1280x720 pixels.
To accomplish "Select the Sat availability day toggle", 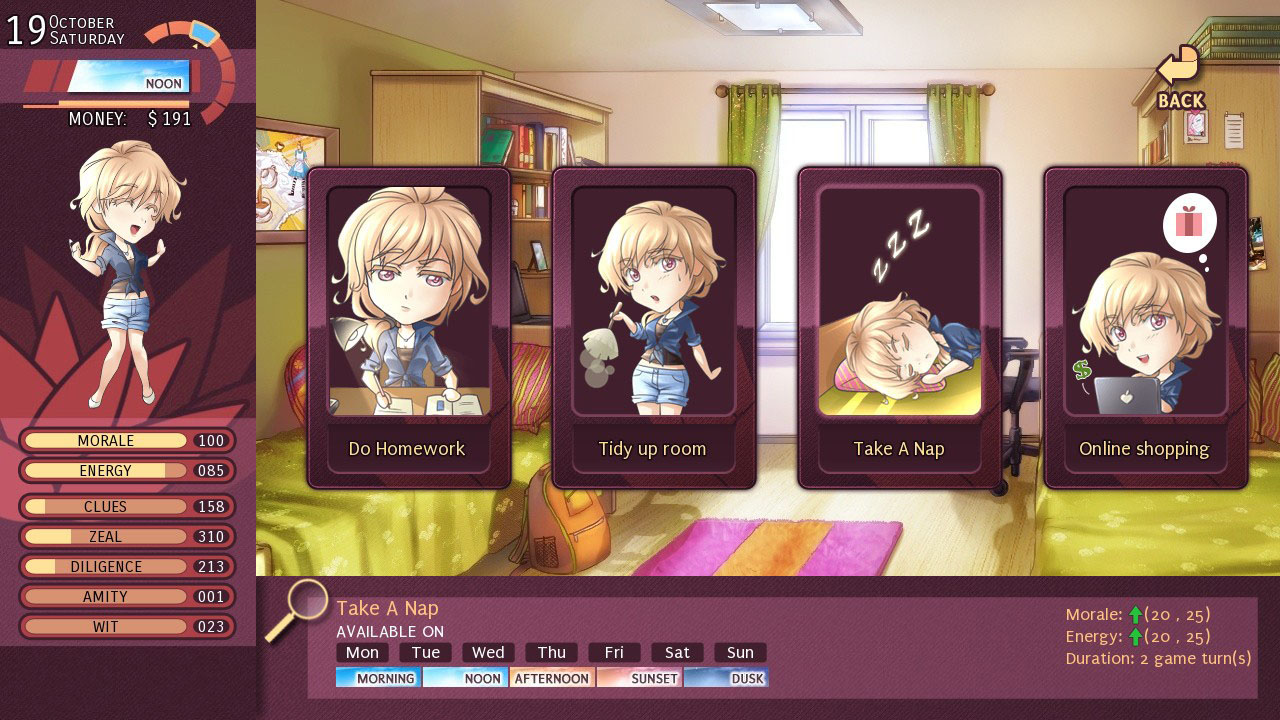I will [677, 652].
